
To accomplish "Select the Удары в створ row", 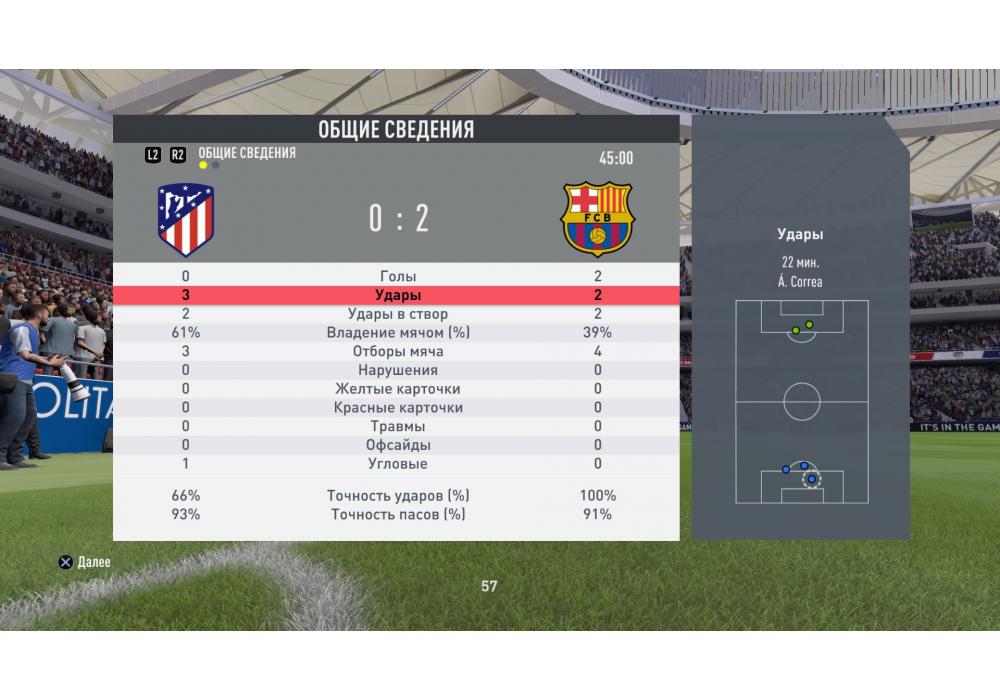I will point(397,315).
